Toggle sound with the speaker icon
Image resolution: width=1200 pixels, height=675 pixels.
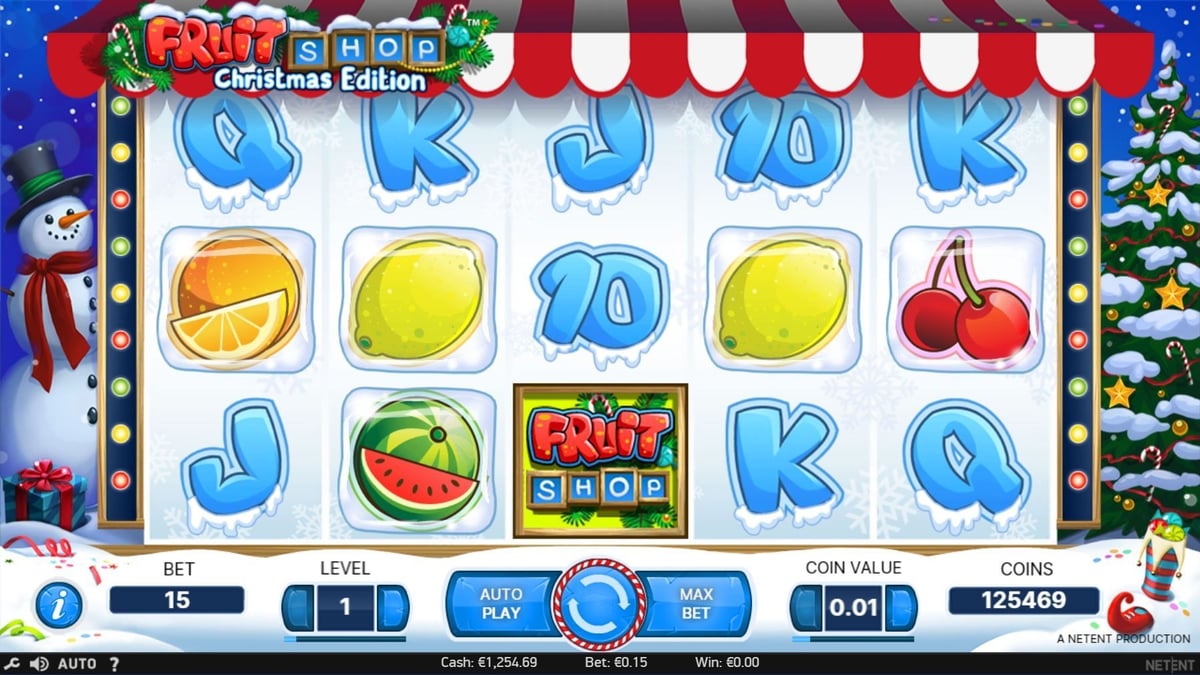tap(39, 663)
